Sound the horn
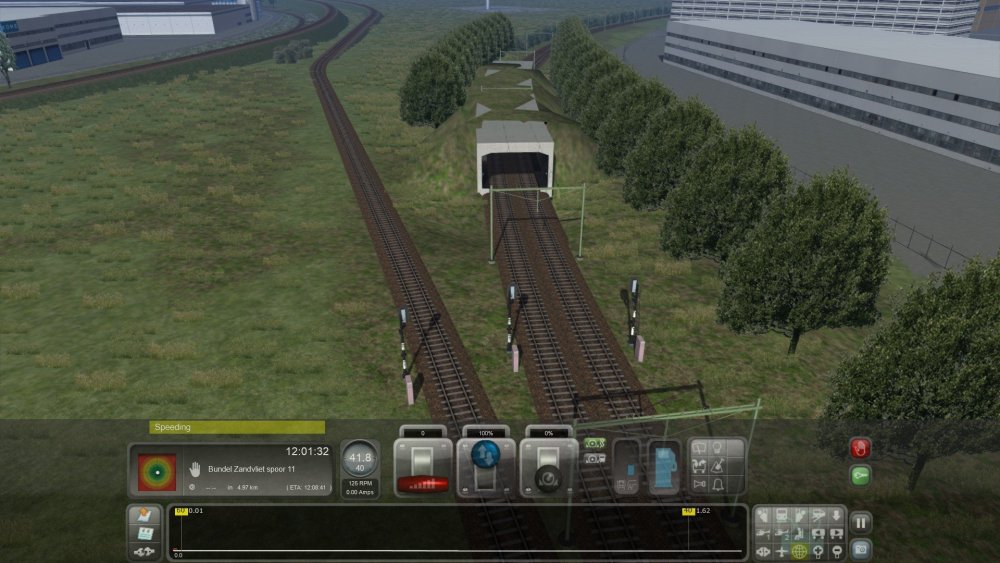 (702, 485)
